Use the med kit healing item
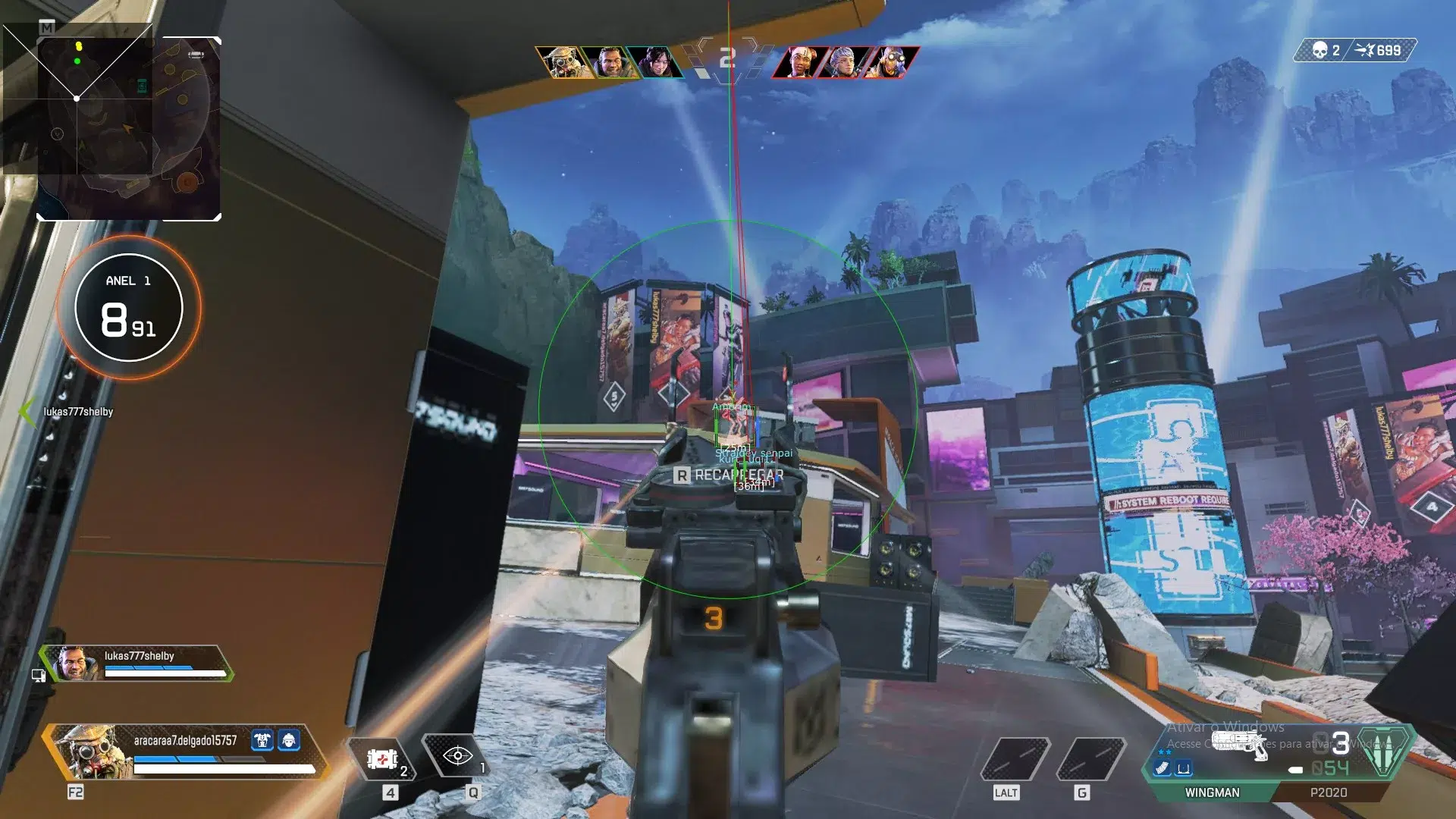 (x=383, y=758)
